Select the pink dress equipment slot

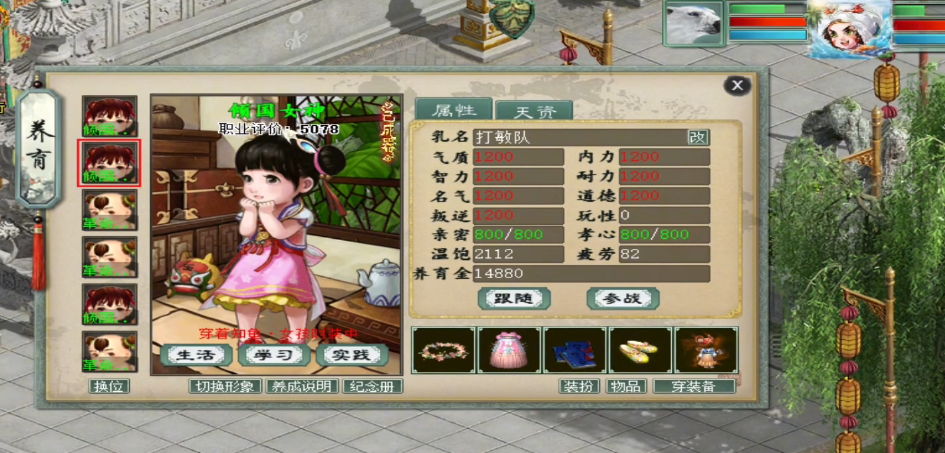[x=509, y=350]
